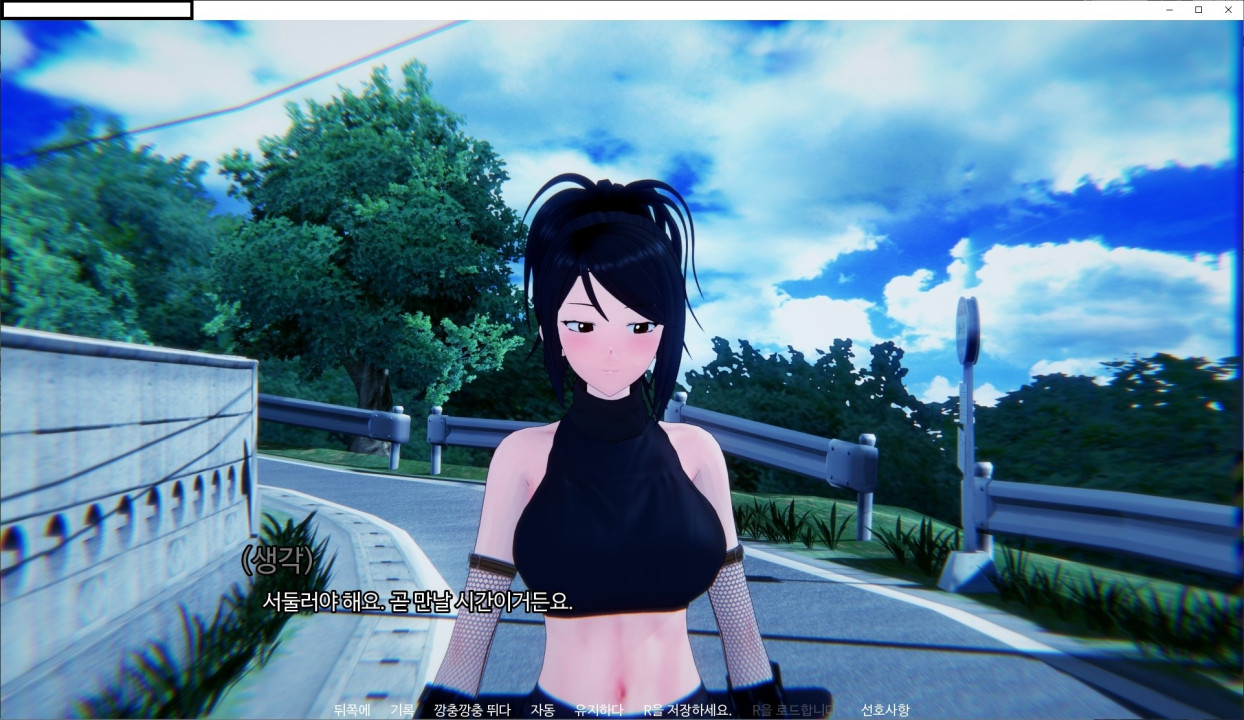The height and width of the screenshot is (720, 1244).
Task: Open the 유지하다 save menu
Action: [599, 710]
